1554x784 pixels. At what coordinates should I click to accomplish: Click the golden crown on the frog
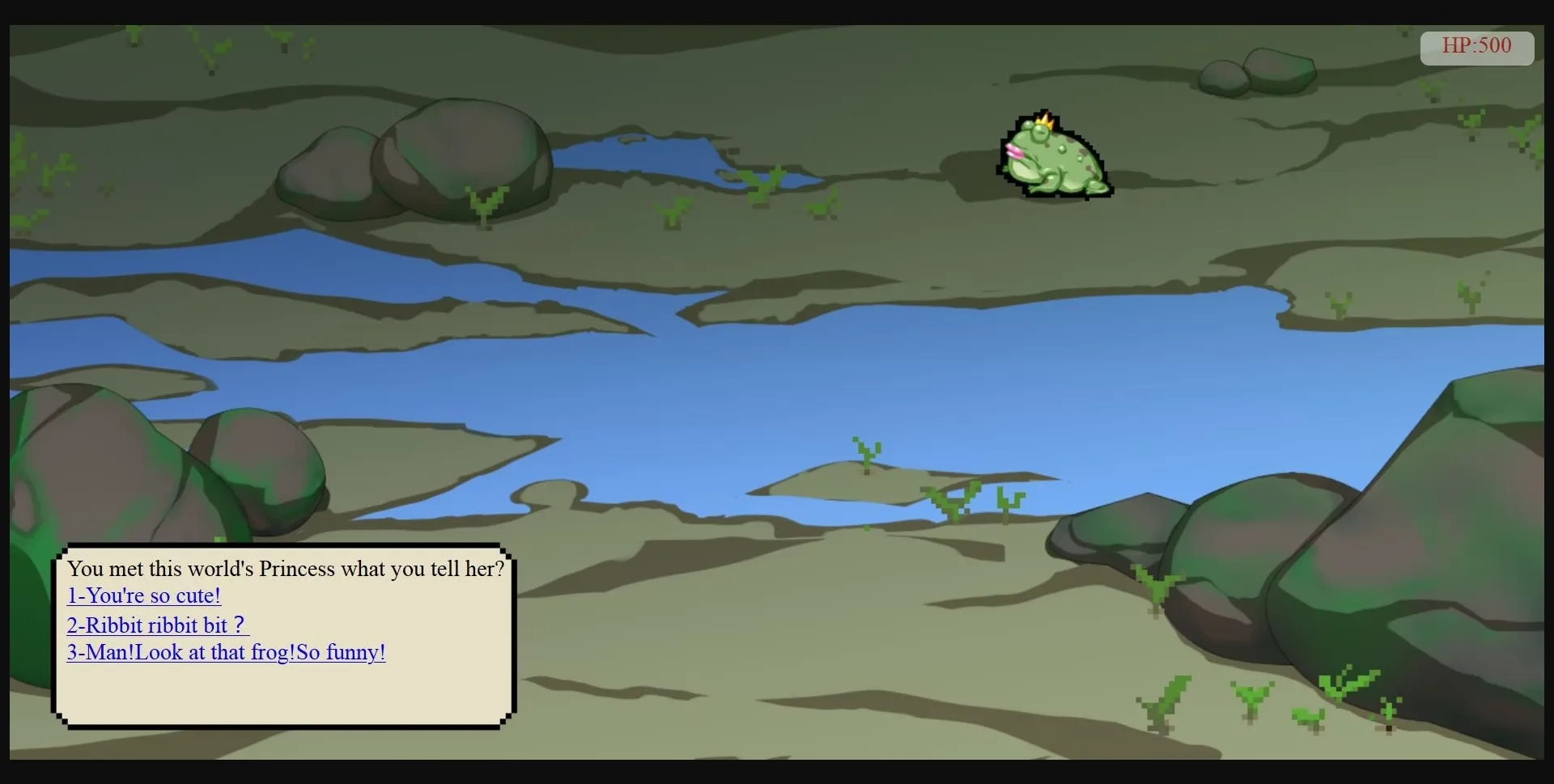click(x=1044, y=121)
